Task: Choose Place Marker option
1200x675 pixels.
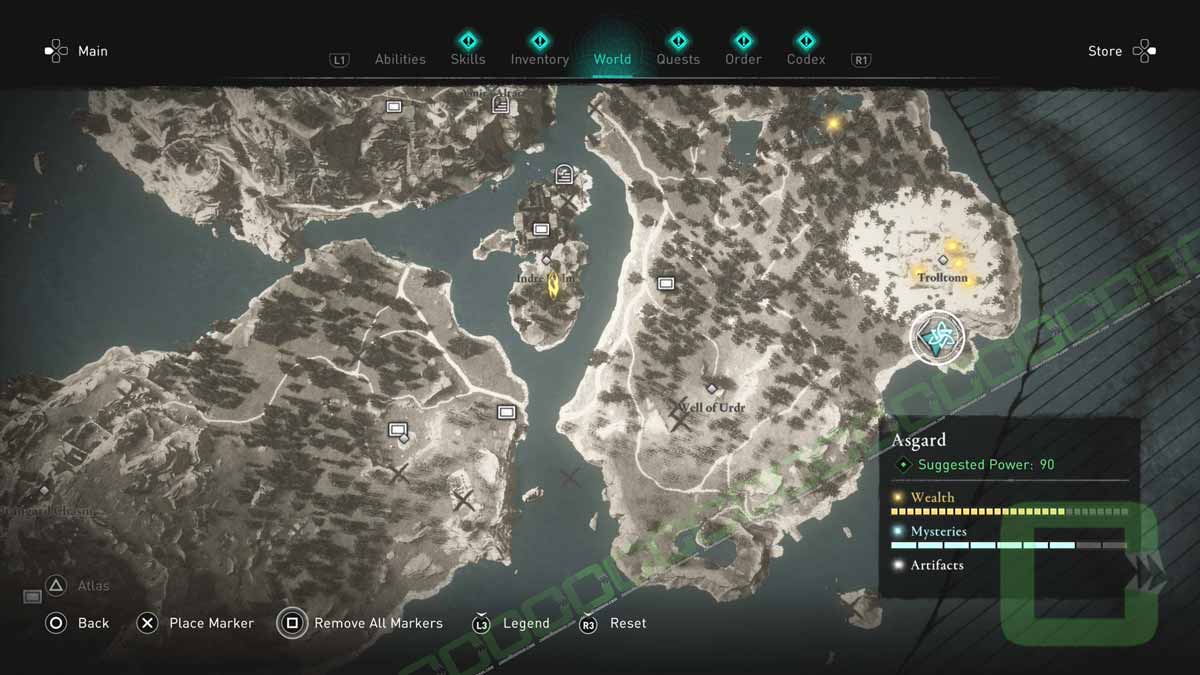Action: coord(196,623)
